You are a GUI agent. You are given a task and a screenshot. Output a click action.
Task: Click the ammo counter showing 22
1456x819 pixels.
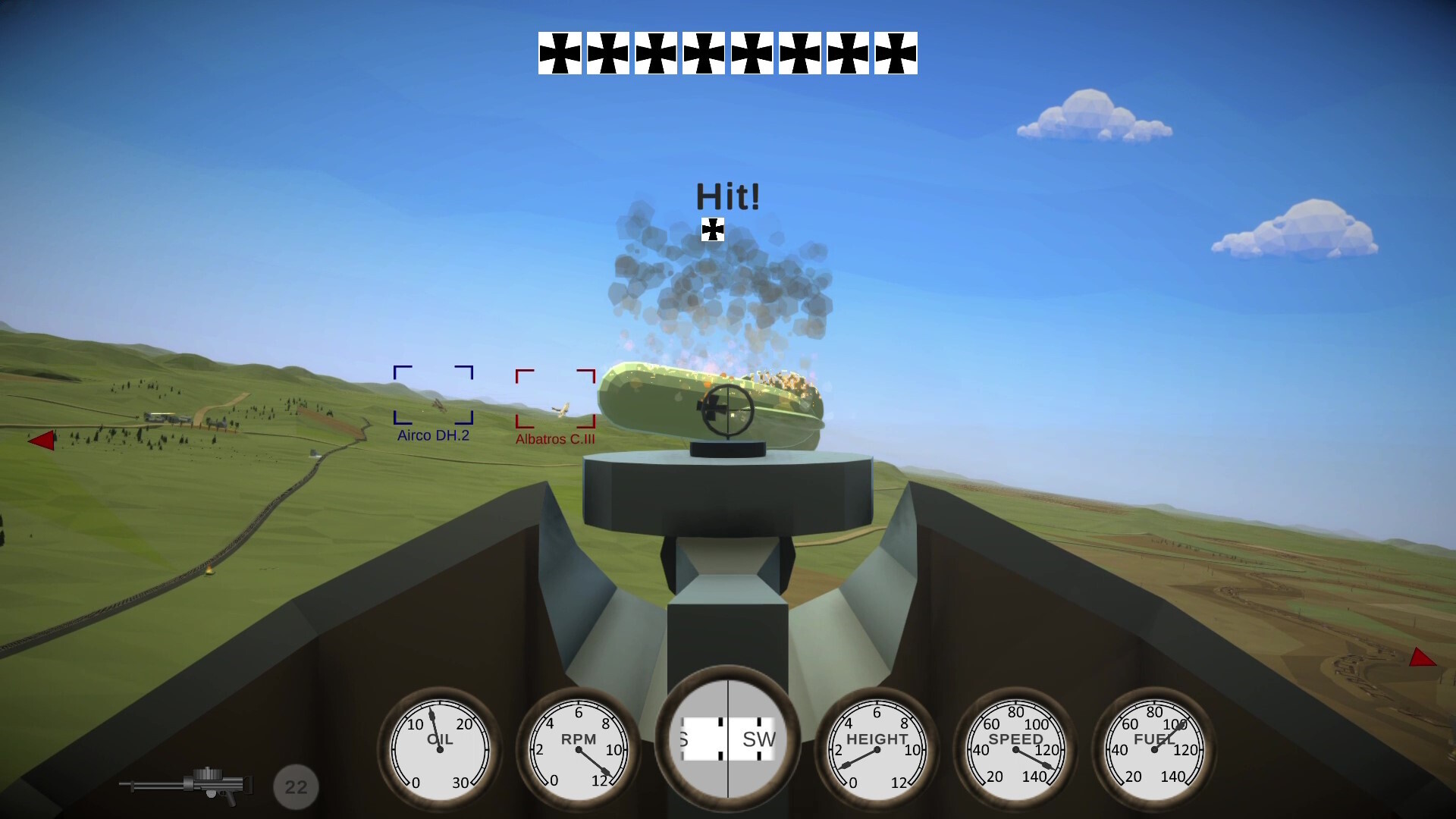(x=295, y=786)
